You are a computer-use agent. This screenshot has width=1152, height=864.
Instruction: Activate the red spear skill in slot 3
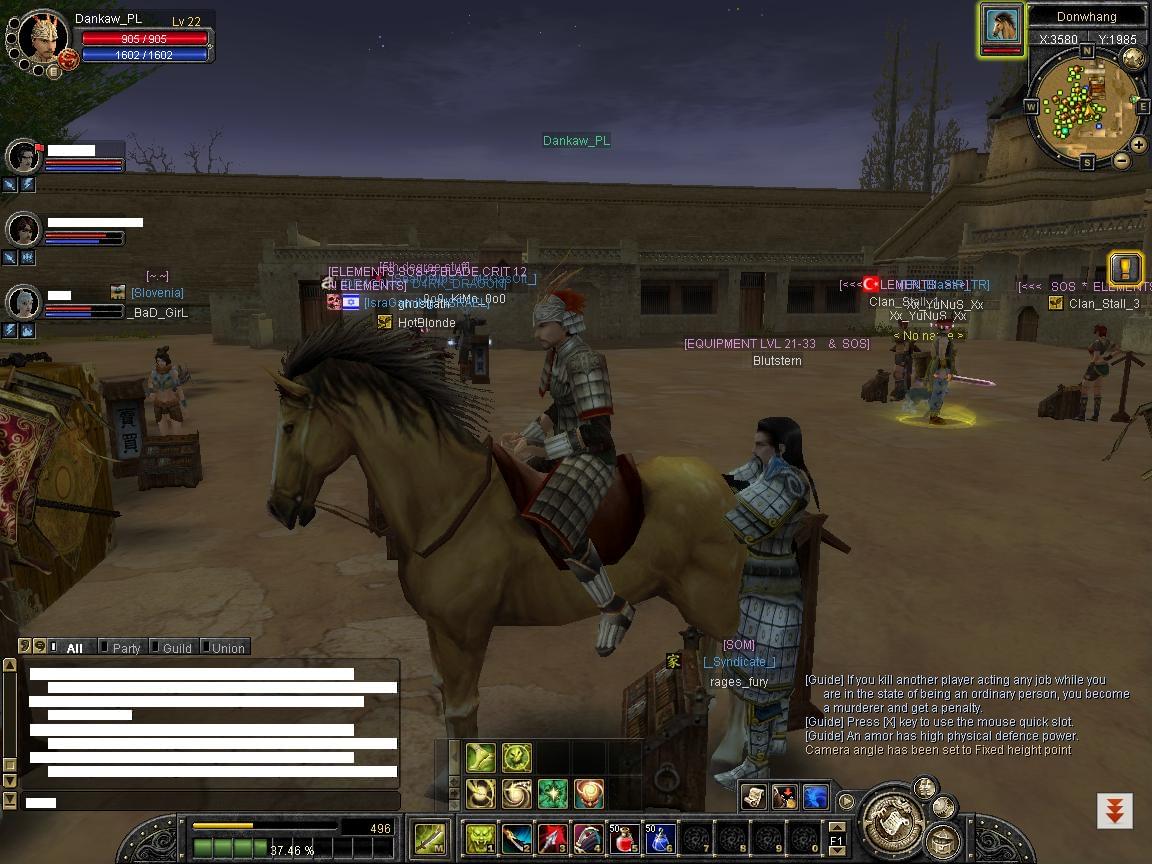click(553, 838)
